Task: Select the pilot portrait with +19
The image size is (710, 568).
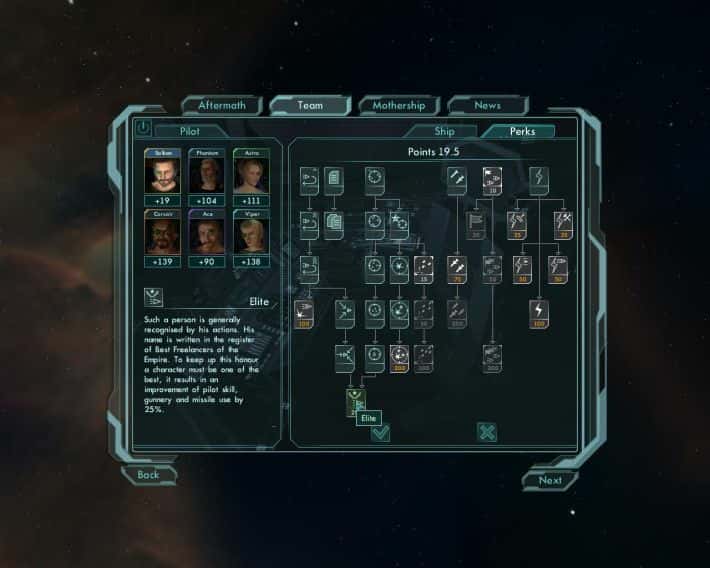Action: pyautogui.click(x=161, y=175)
